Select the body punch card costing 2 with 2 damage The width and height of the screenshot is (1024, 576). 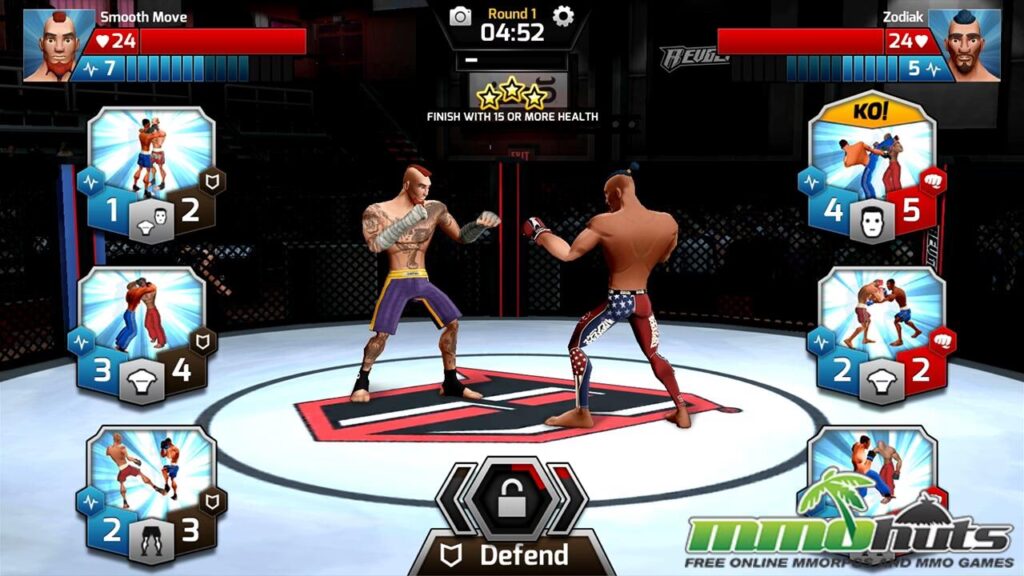coord(880,331)
